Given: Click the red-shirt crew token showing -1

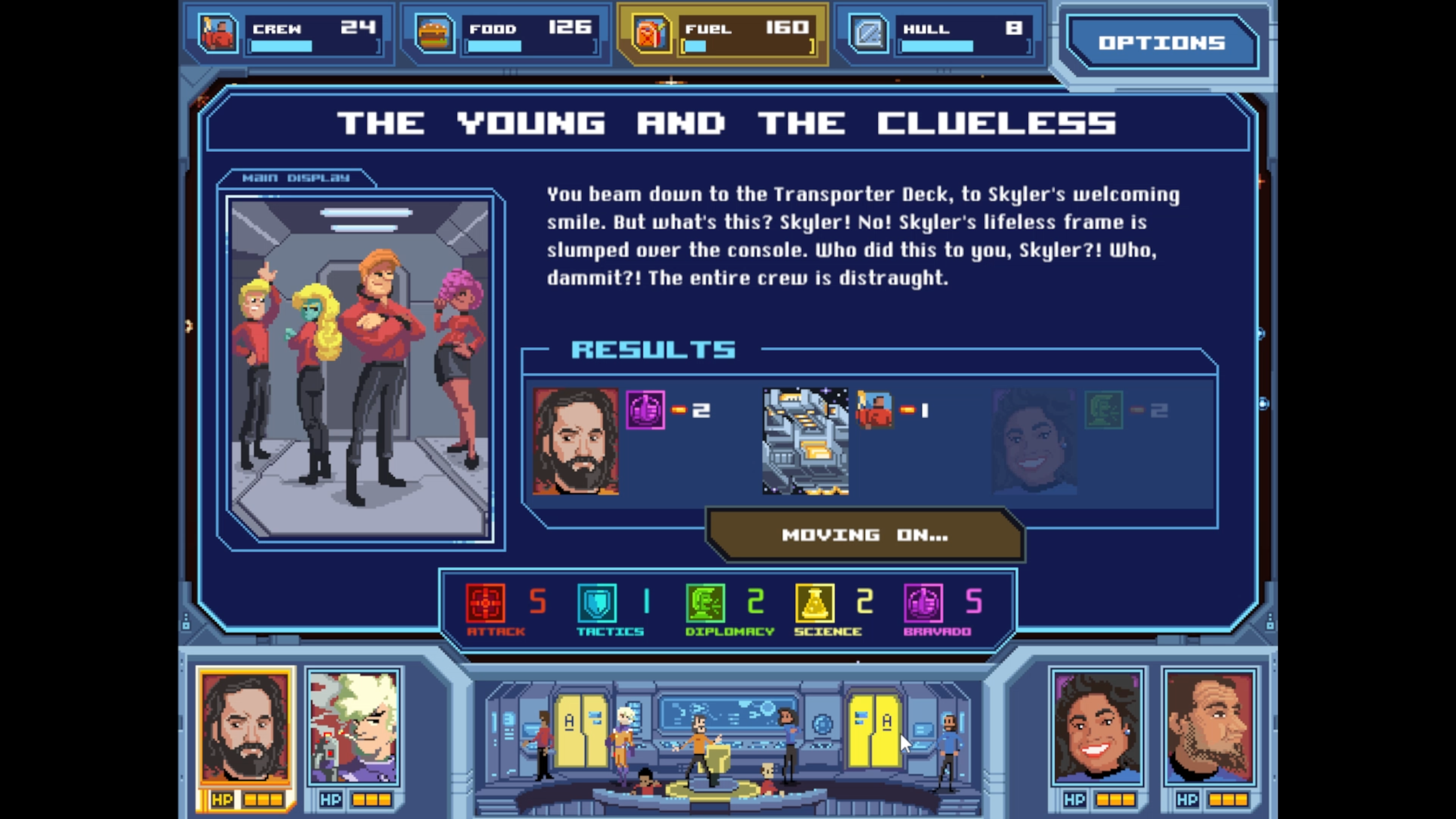Looking at the screenshot, I should pyautogui.click(x=875, y=410).
